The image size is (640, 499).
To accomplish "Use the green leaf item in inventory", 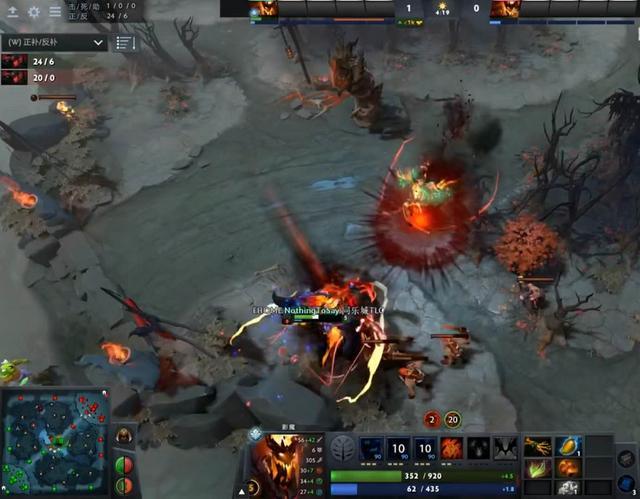I will pos(538,468).
